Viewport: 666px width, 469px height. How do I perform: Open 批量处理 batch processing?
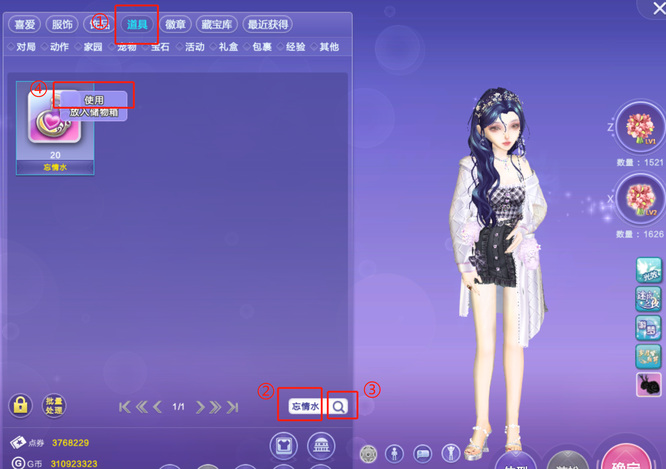(53, 406)
